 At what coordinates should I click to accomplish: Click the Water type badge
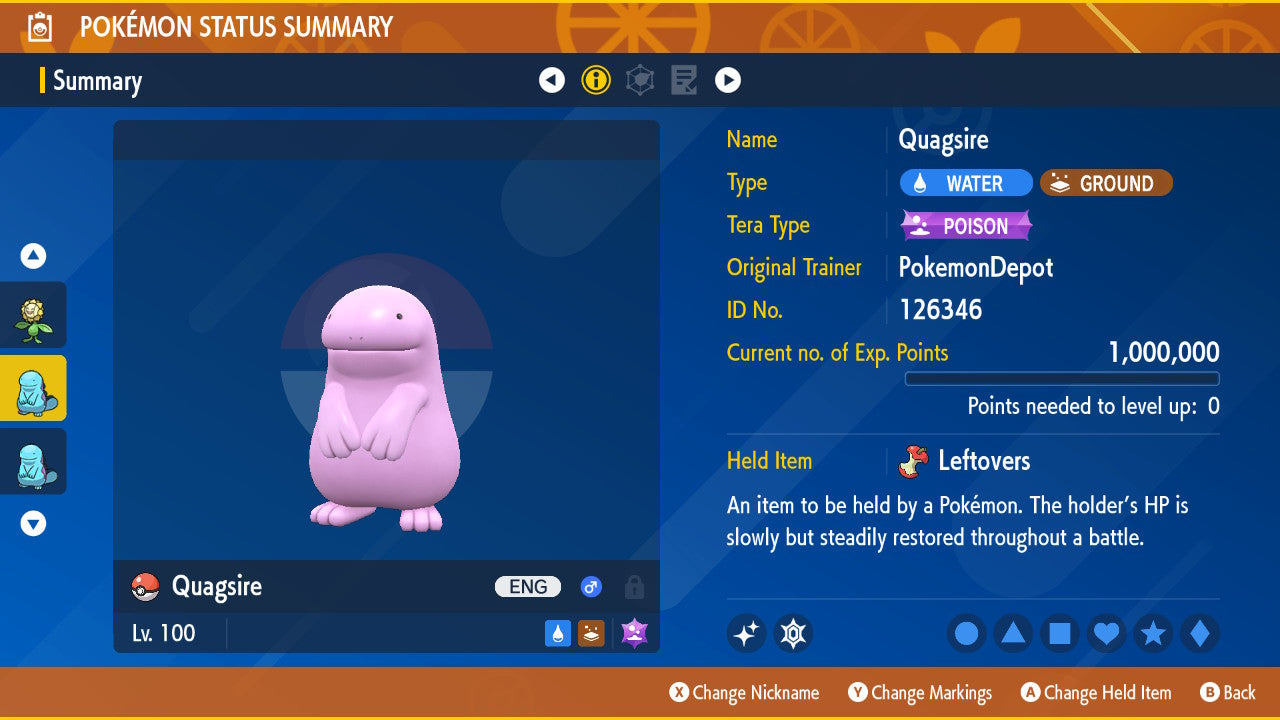pyautogui.click(x=966, y=183)
